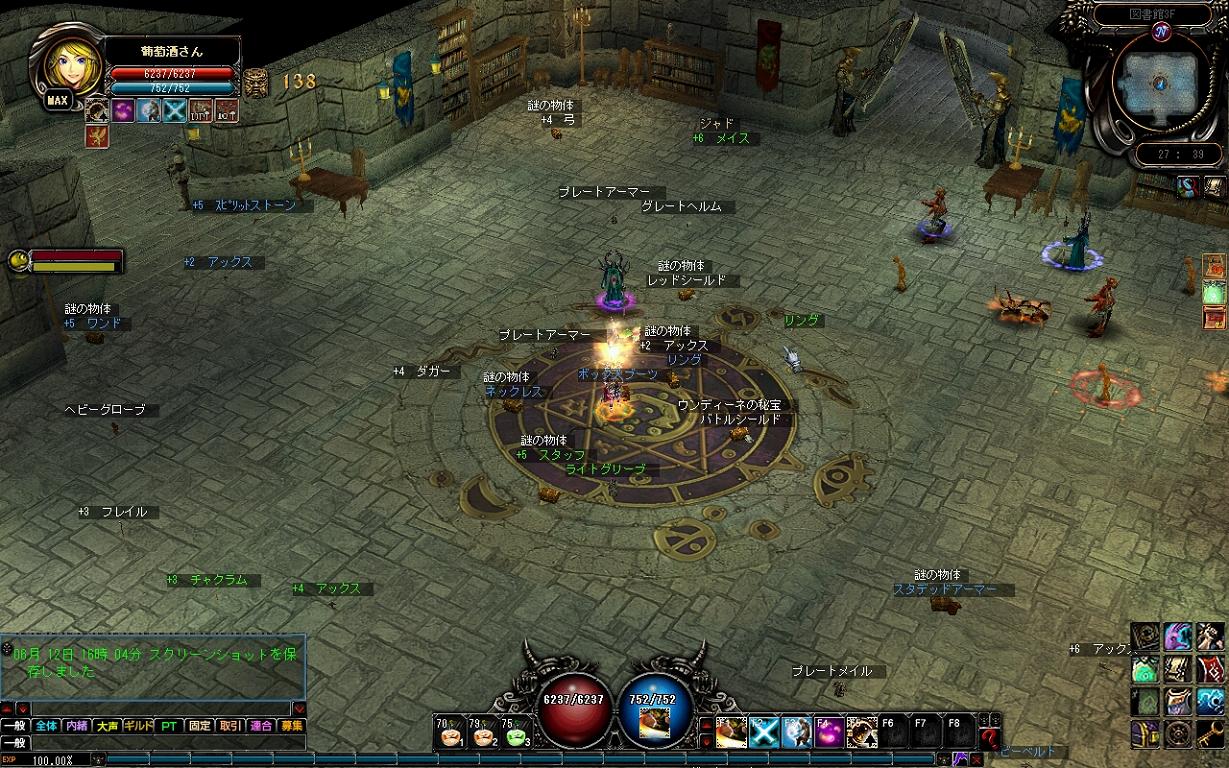
Task: Cast the F4 purple orb skill
Action: coord(829,734)
